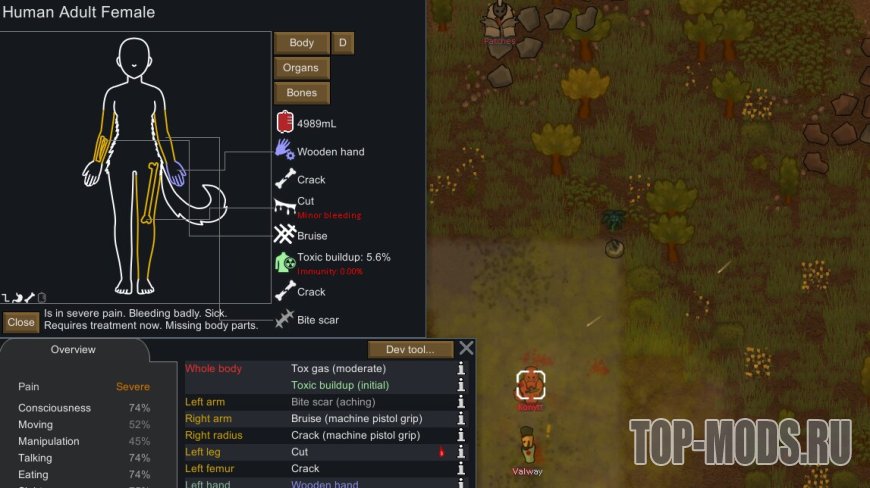
Task: Select the Left leg Cut row
Action: (320, 452)
